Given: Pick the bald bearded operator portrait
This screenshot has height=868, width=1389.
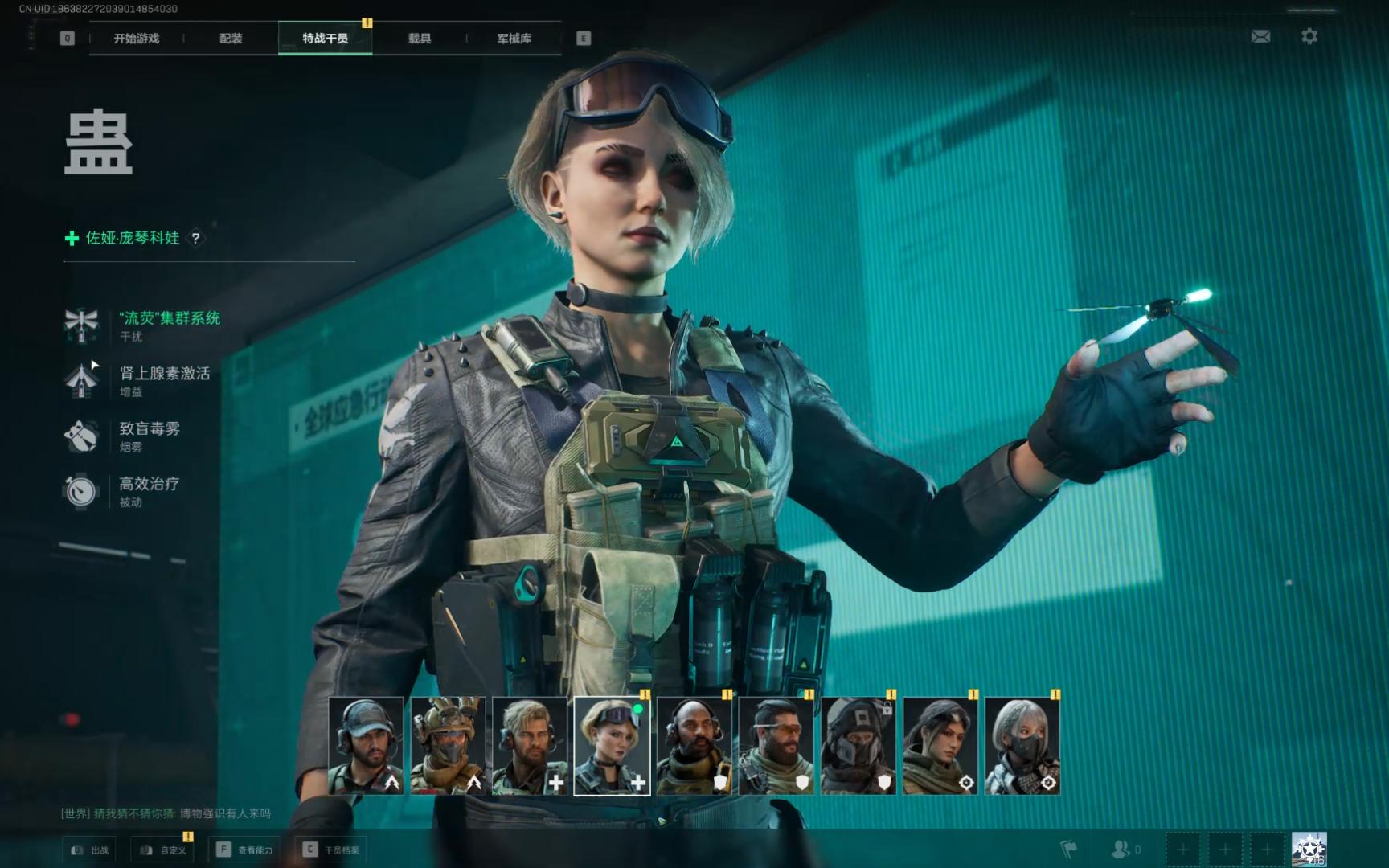Looking at the screenshot, I should click(x=694, y=746).
